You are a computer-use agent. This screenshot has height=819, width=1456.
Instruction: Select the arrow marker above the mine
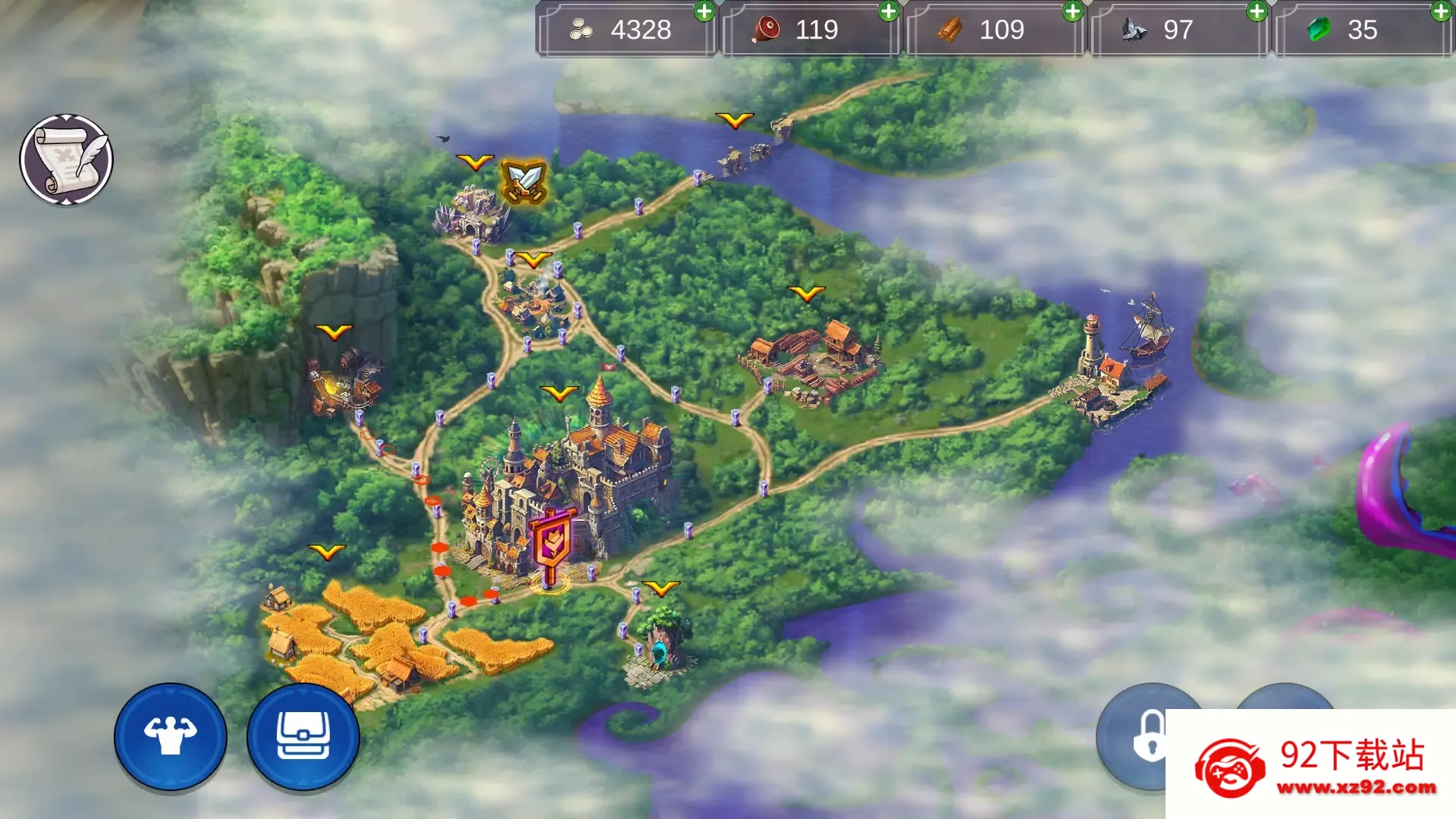pos(334,332)
